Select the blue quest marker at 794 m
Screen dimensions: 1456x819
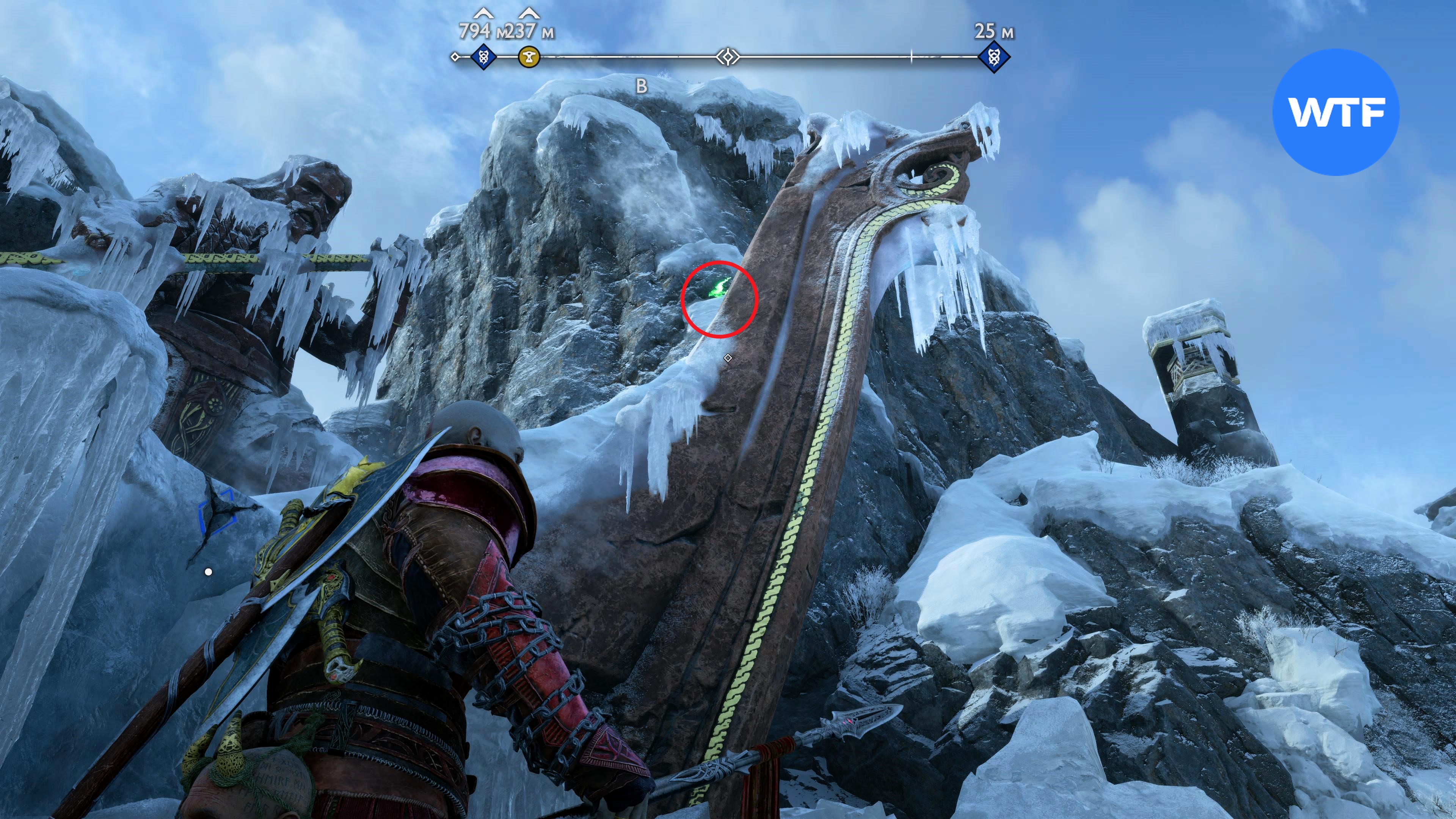point(483,57)
